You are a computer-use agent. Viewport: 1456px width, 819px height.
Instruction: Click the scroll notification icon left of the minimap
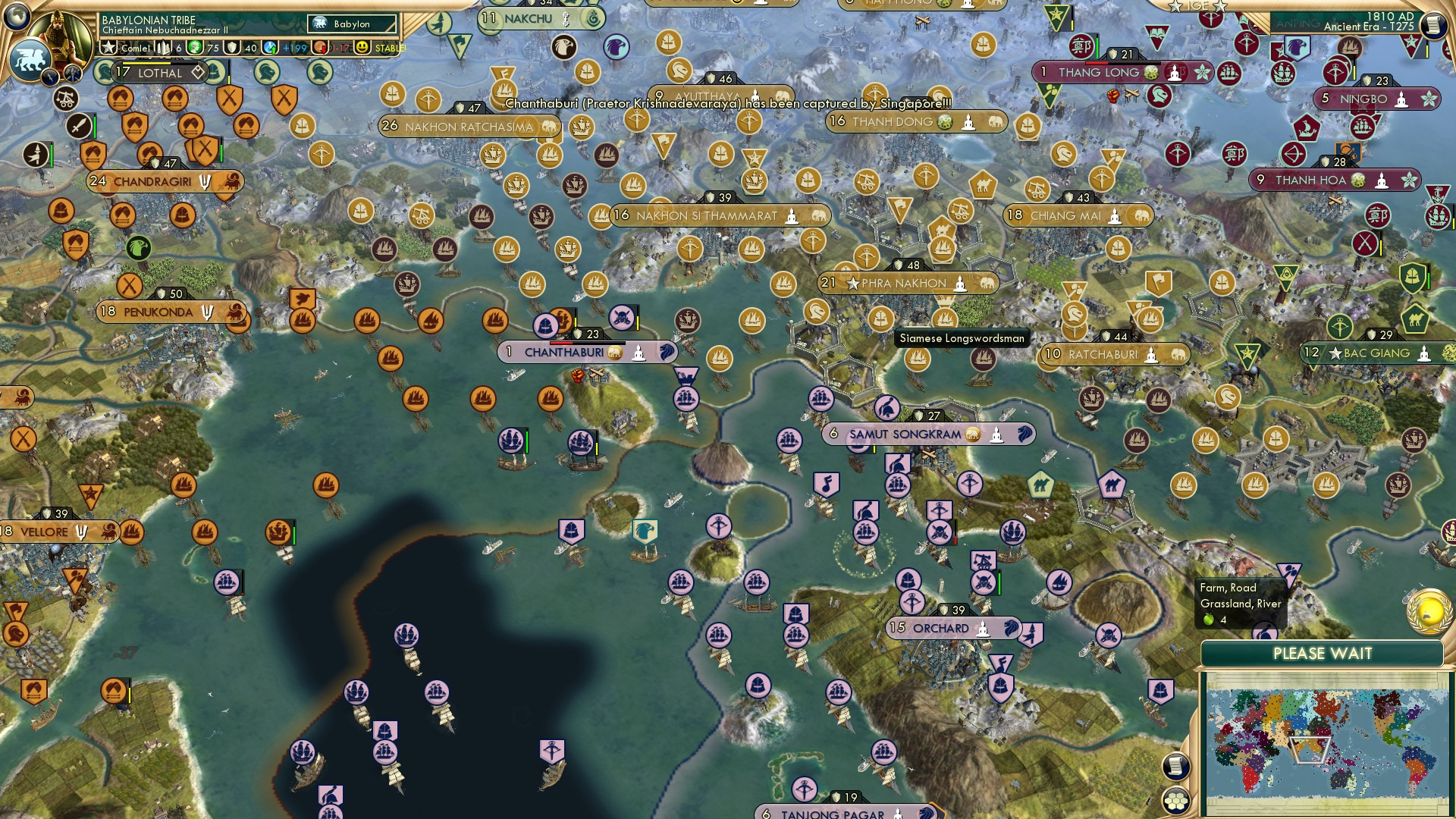tap(1175, 764)
